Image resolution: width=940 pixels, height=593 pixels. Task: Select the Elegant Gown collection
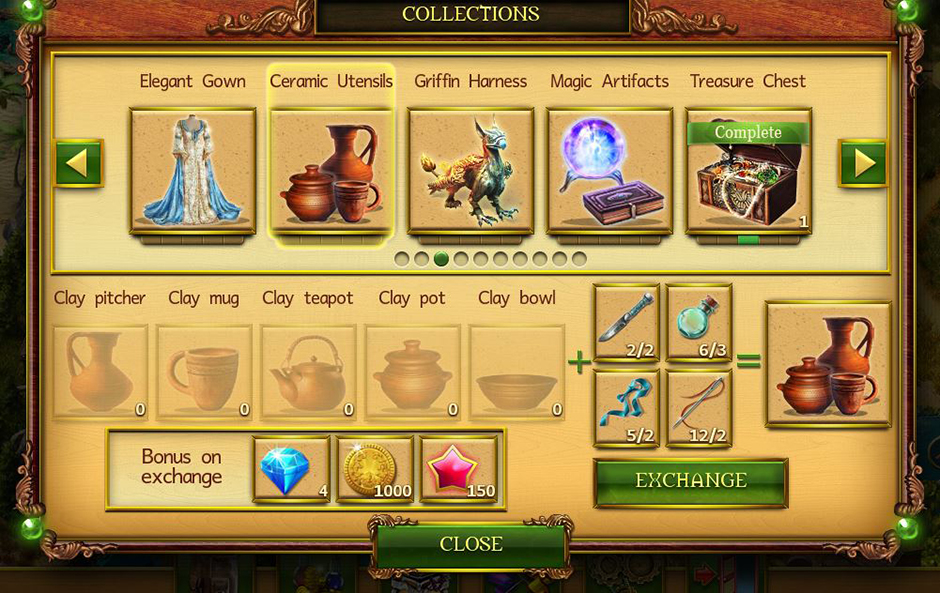[x=193, y=171]
